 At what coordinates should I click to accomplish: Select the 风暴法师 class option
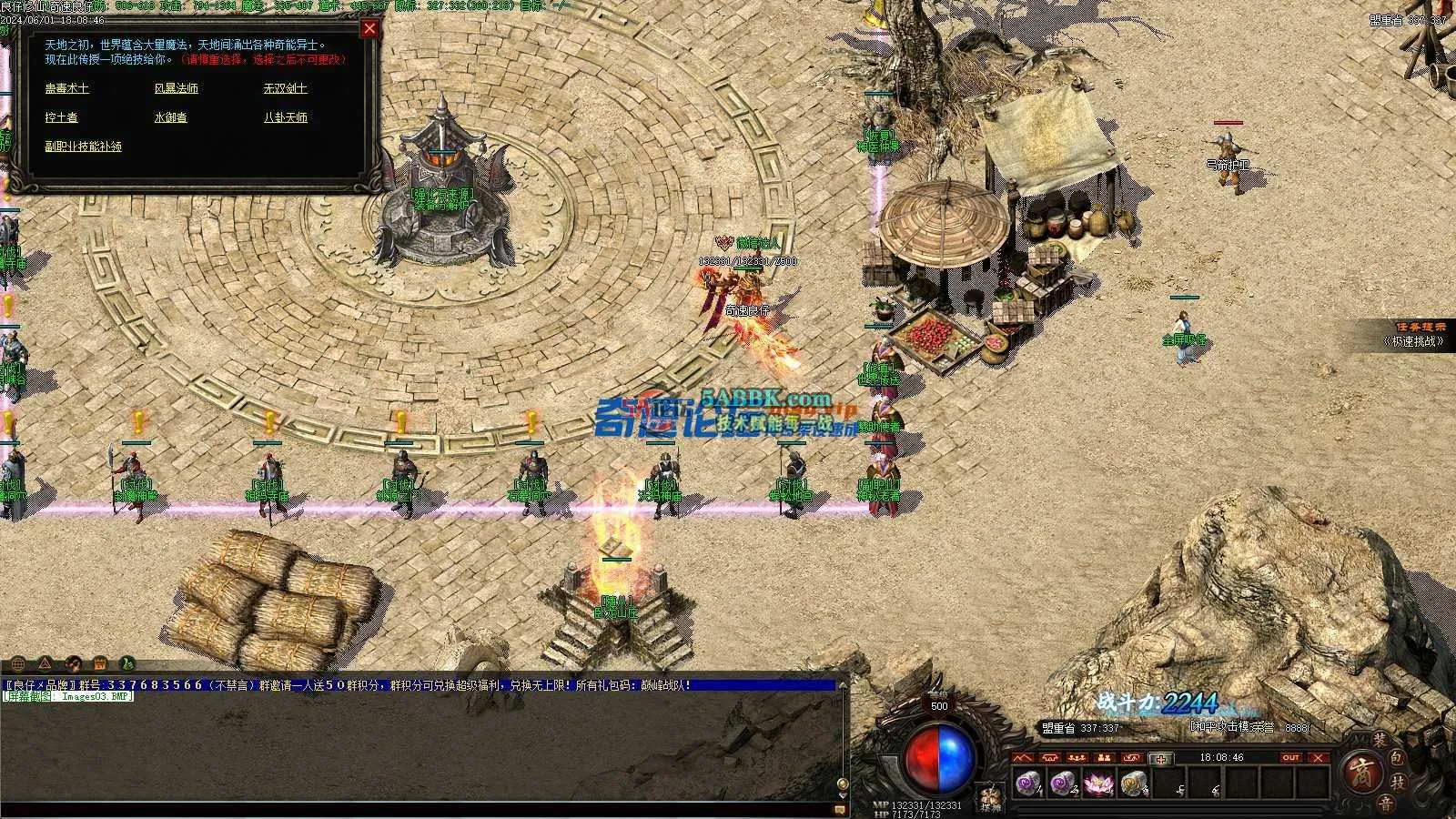(x=177, y=88)
